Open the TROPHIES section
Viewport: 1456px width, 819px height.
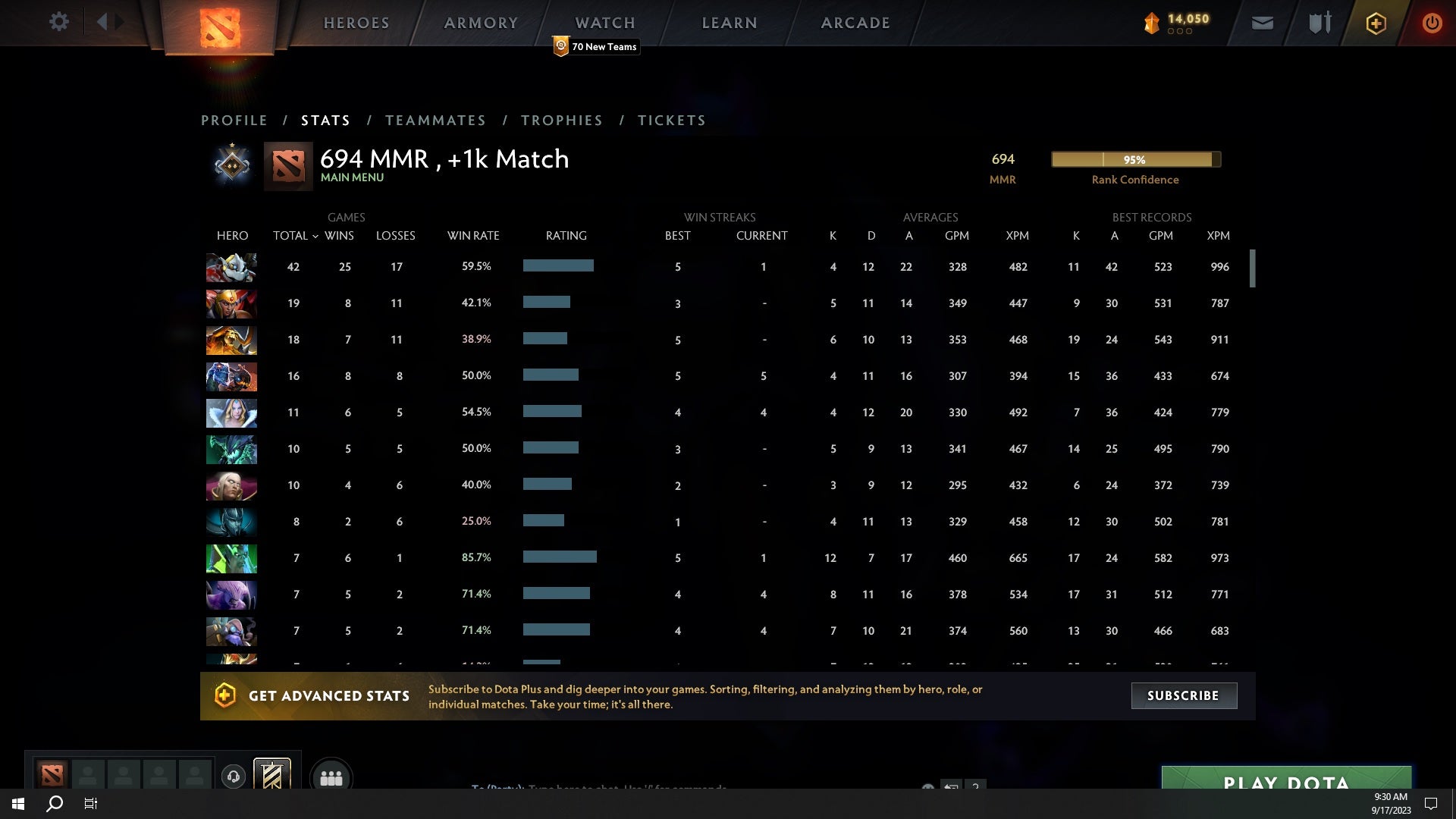(x=561, y=120)
